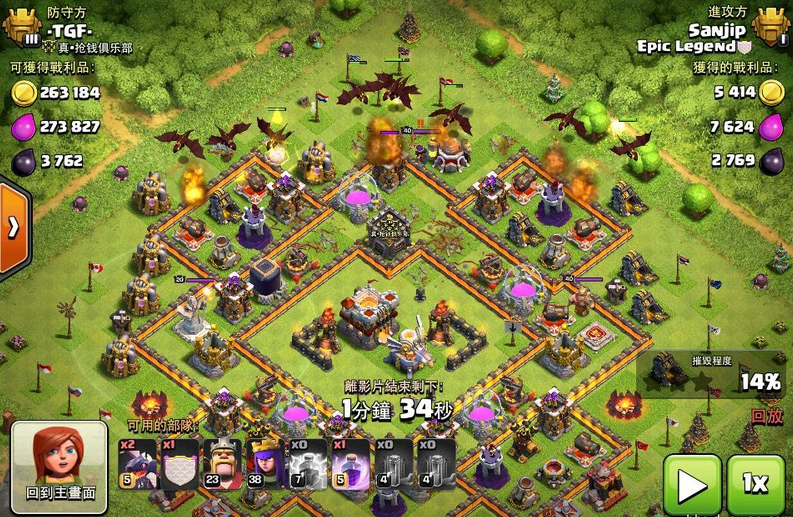
Task: Play the replay with the green arrow
Action: 692,485
